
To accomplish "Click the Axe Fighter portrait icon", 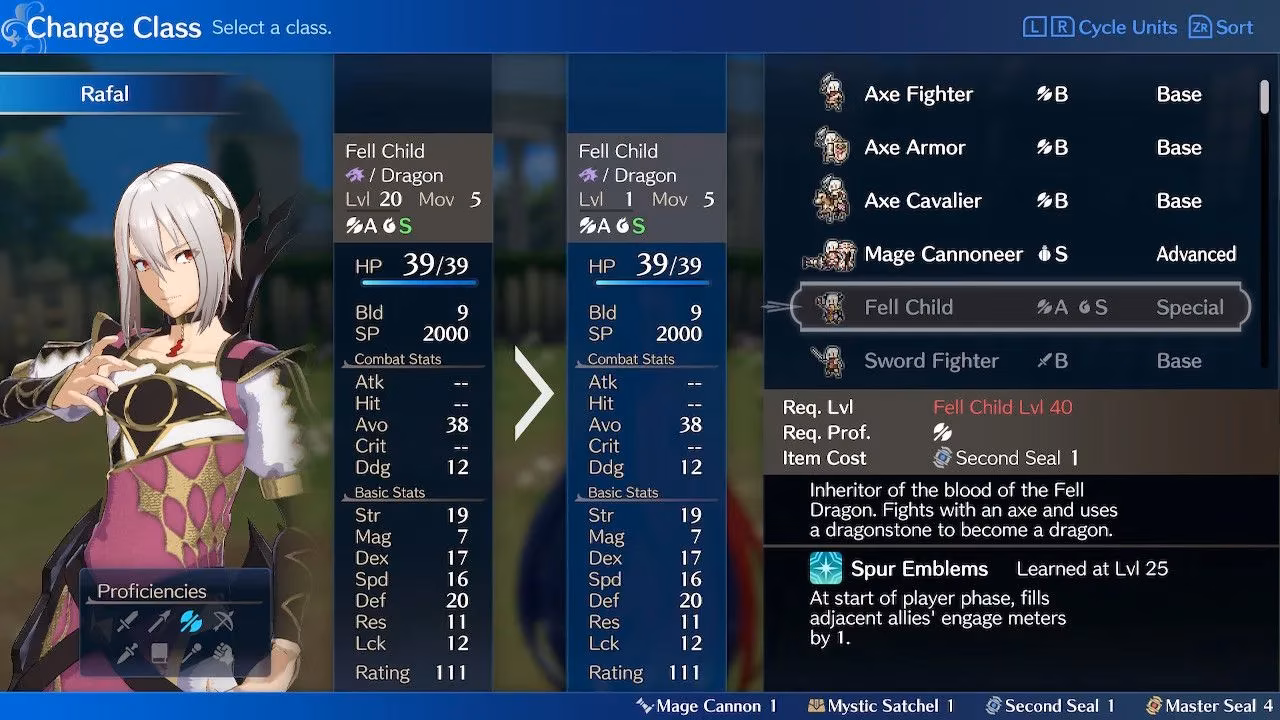I will 831,93.
